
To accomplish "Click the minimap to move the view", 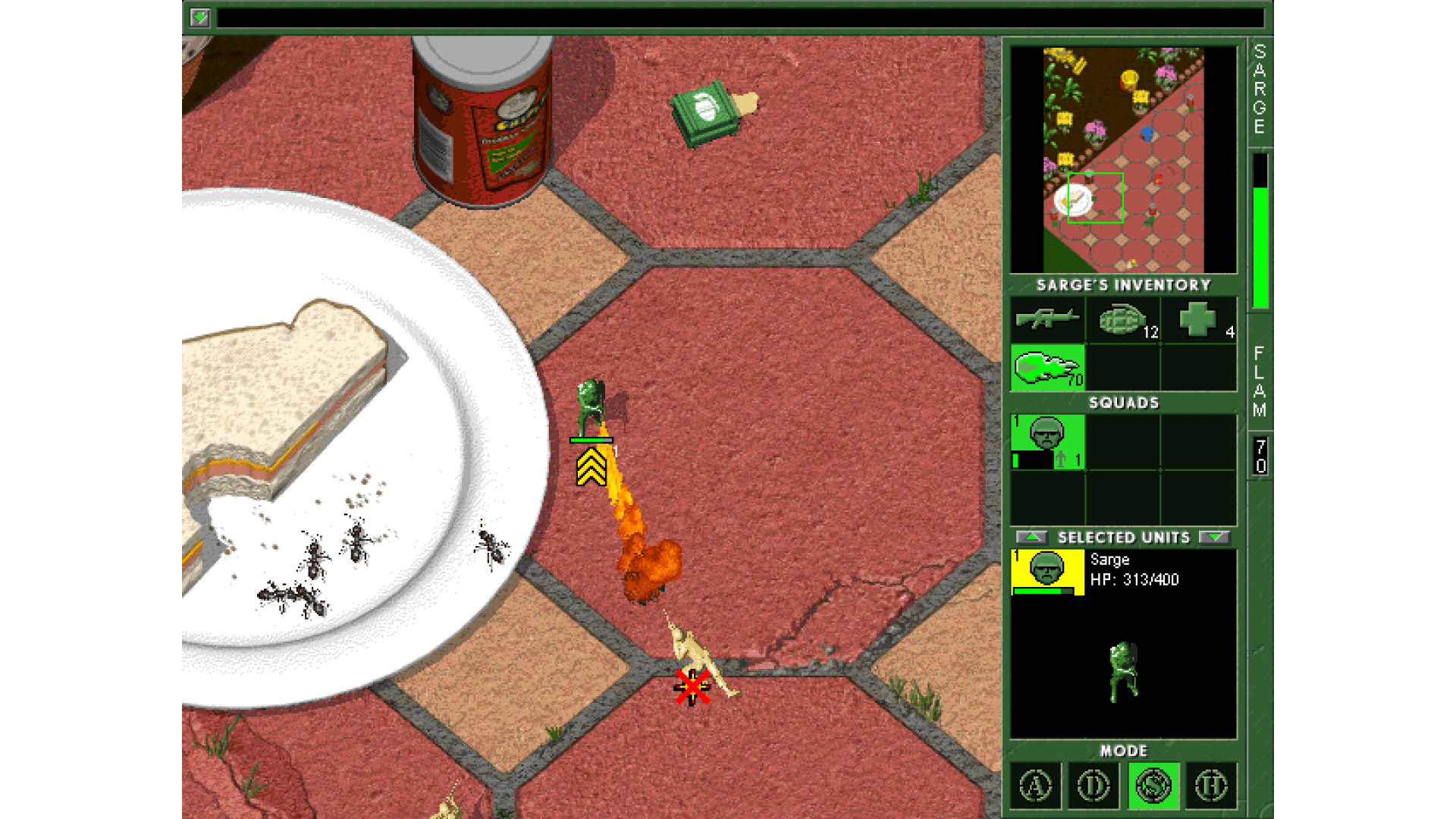I will click(x=1123, y=160).
